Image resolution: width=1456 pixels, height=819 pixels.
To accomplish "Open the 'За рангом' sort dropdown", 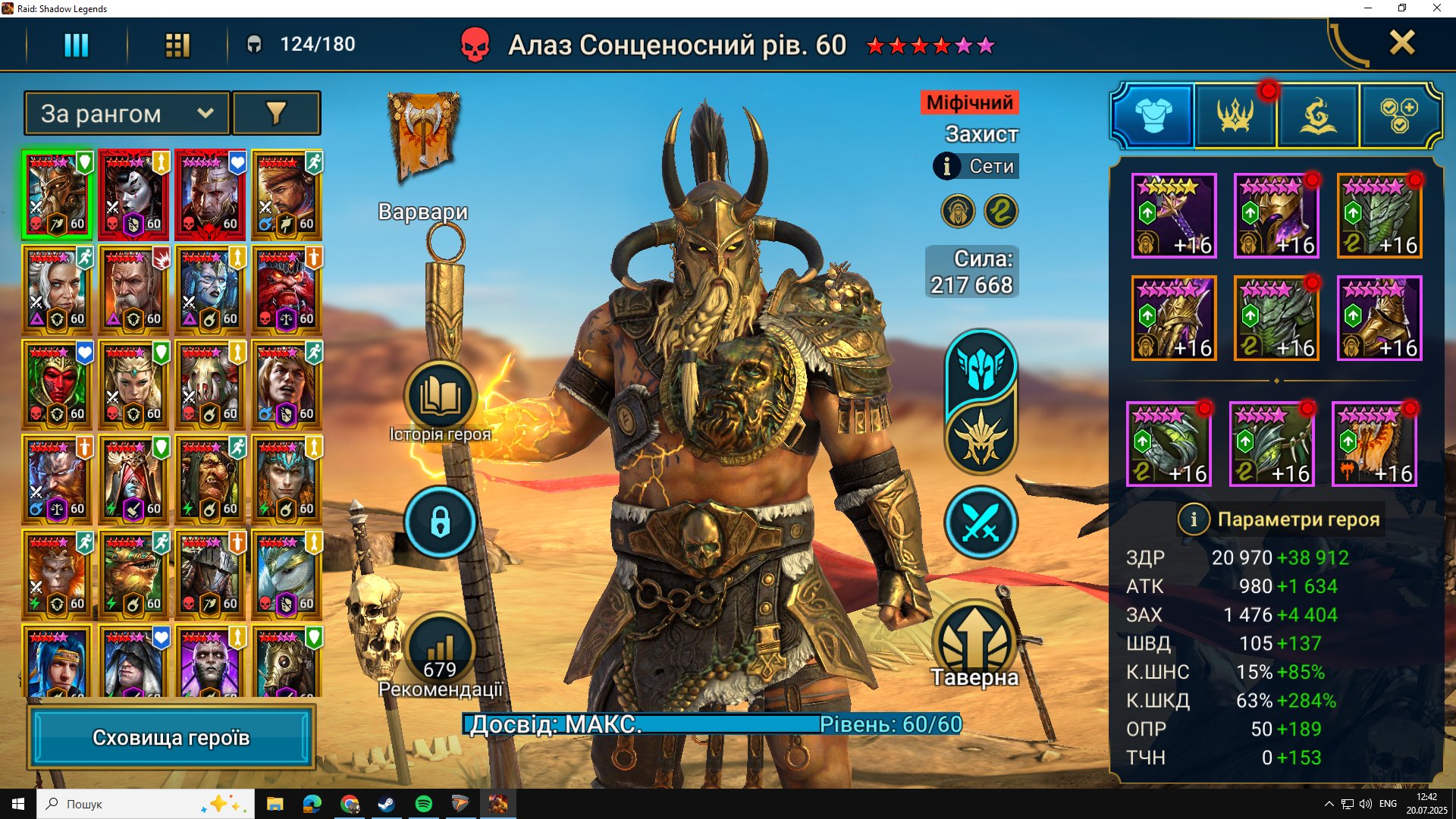I will [127, 114].
